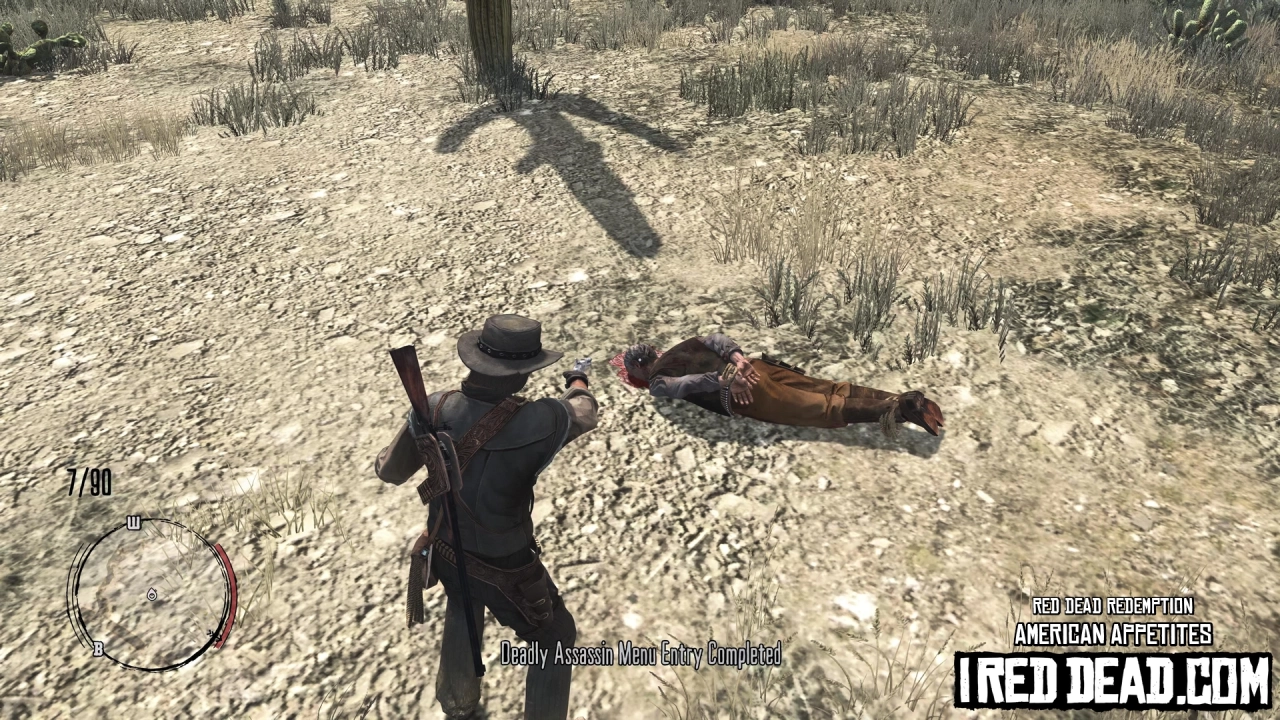
Task: Click the player arrow icon on the minimap
Action: coord(152,595)
